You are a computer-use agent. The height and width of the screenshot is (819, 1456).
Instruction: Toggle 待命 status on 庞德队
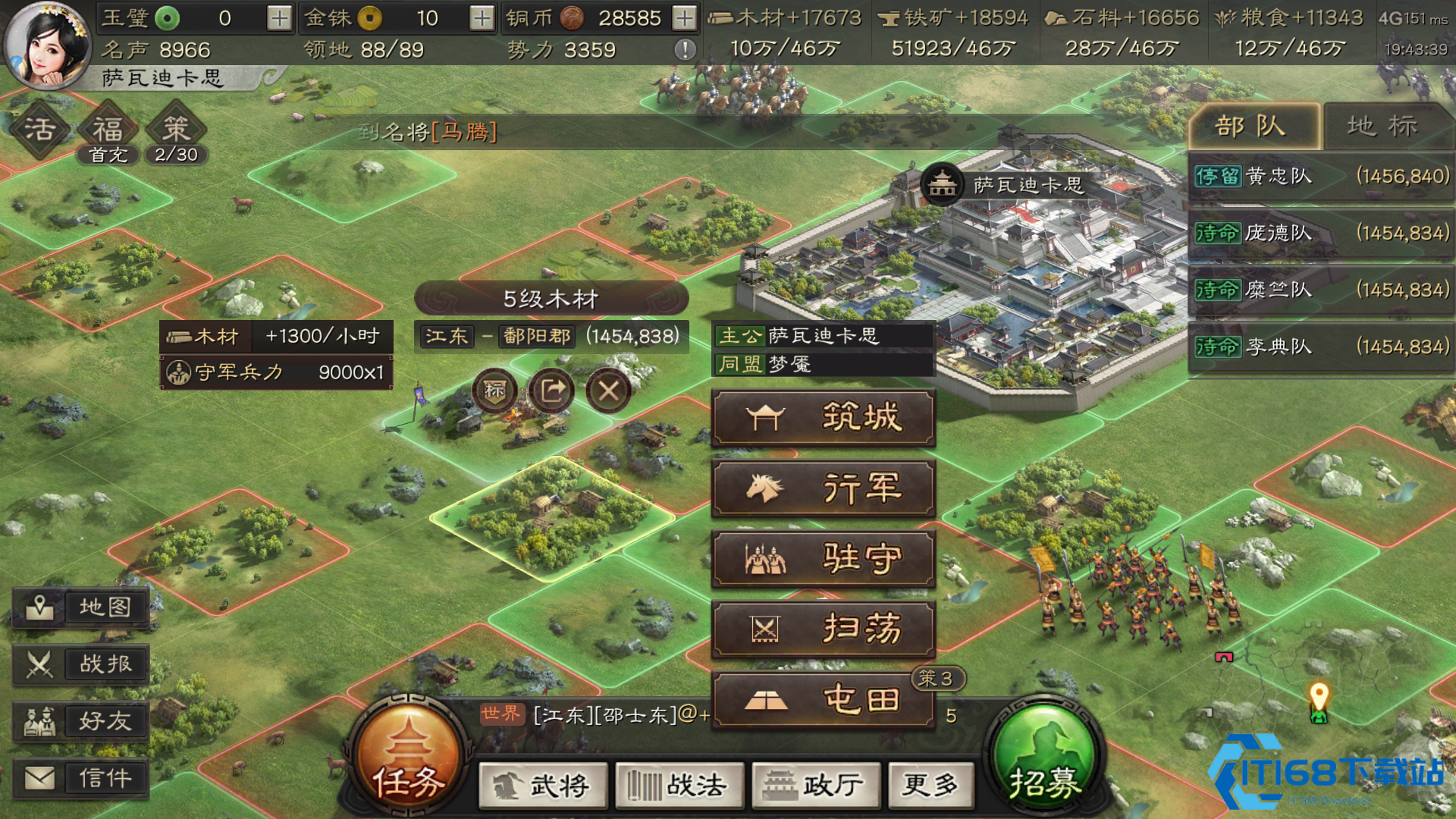coord(1219,233)
